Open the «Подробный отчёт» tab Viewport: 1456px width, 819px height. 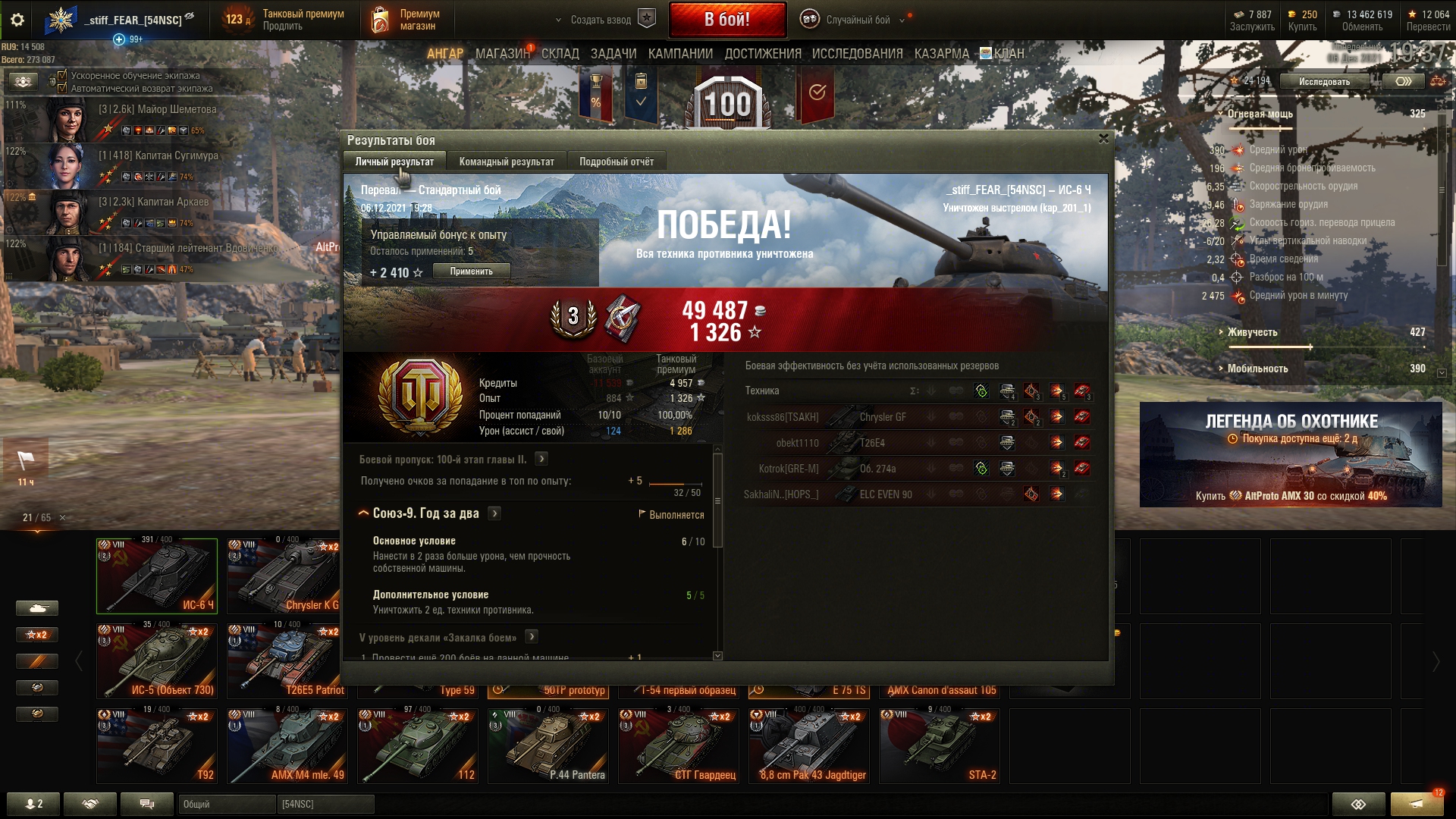[x=616, y=162]
